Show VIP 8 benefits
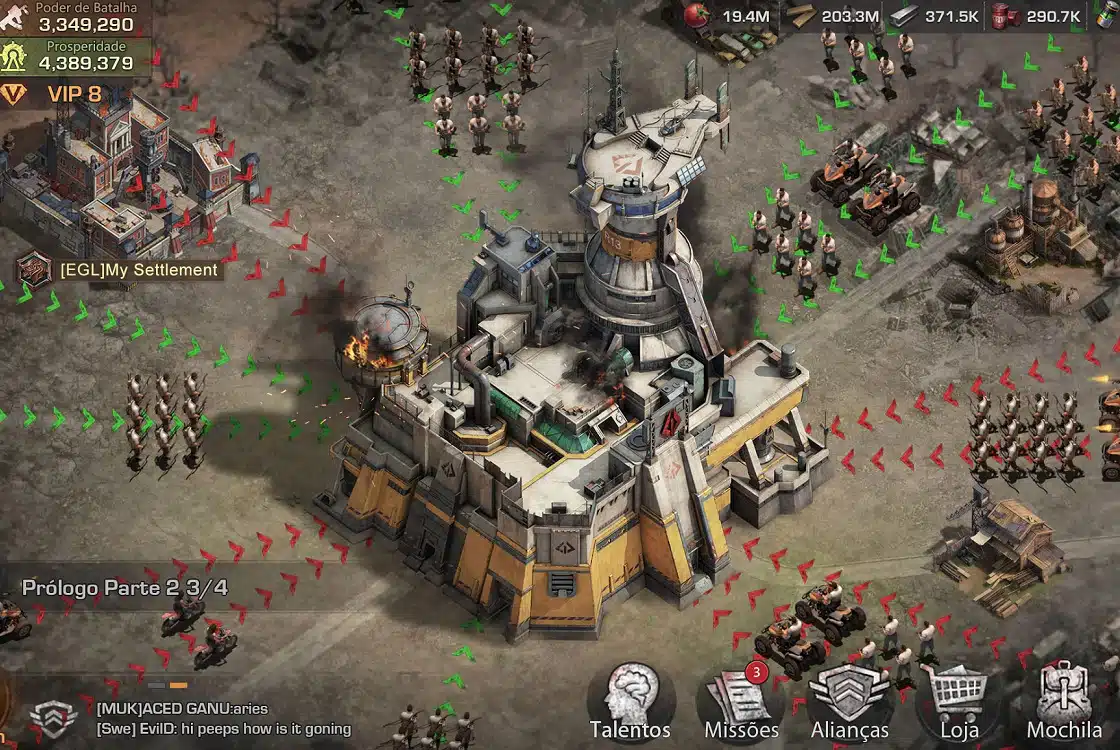Screen dimensions: 1120x750 60,94
